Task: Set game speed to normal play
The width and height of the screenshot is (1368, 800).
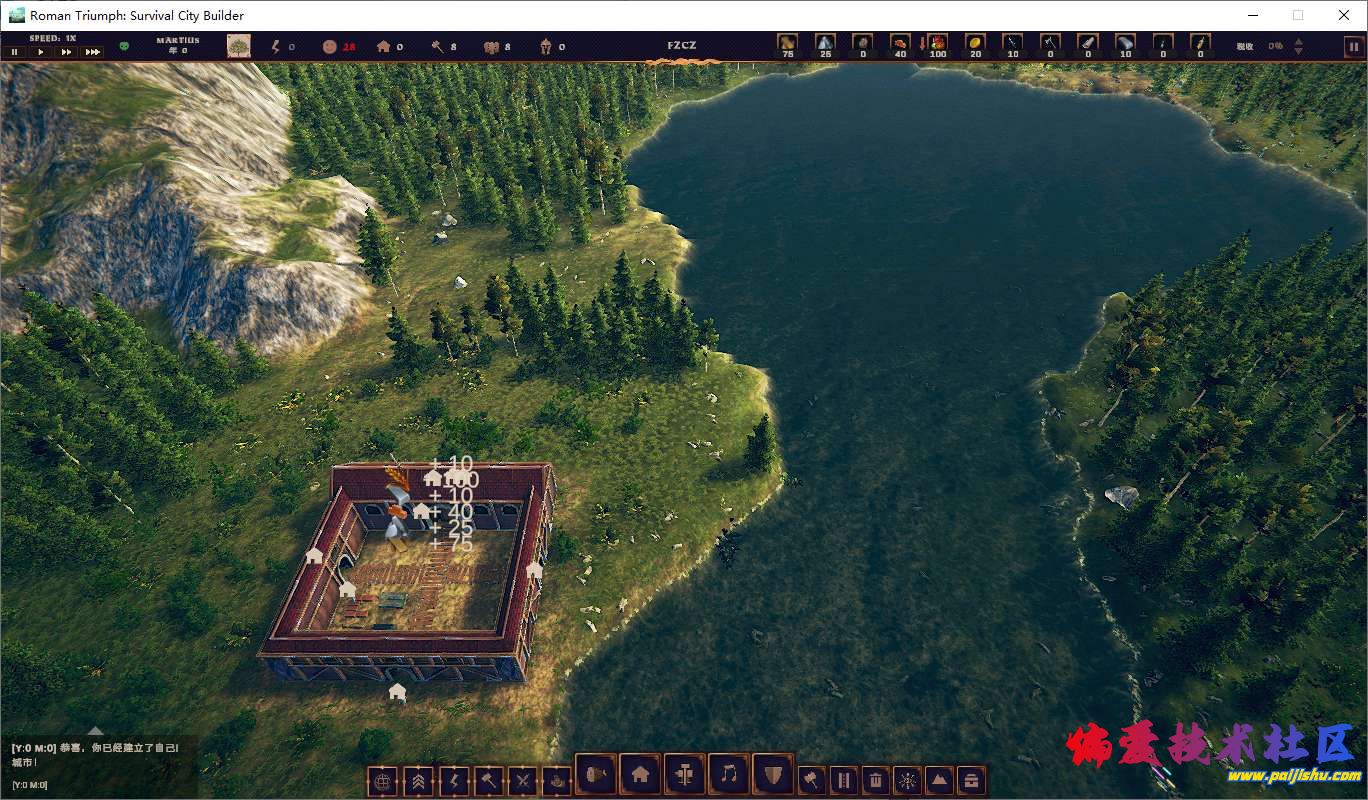Action: point(41,52)
